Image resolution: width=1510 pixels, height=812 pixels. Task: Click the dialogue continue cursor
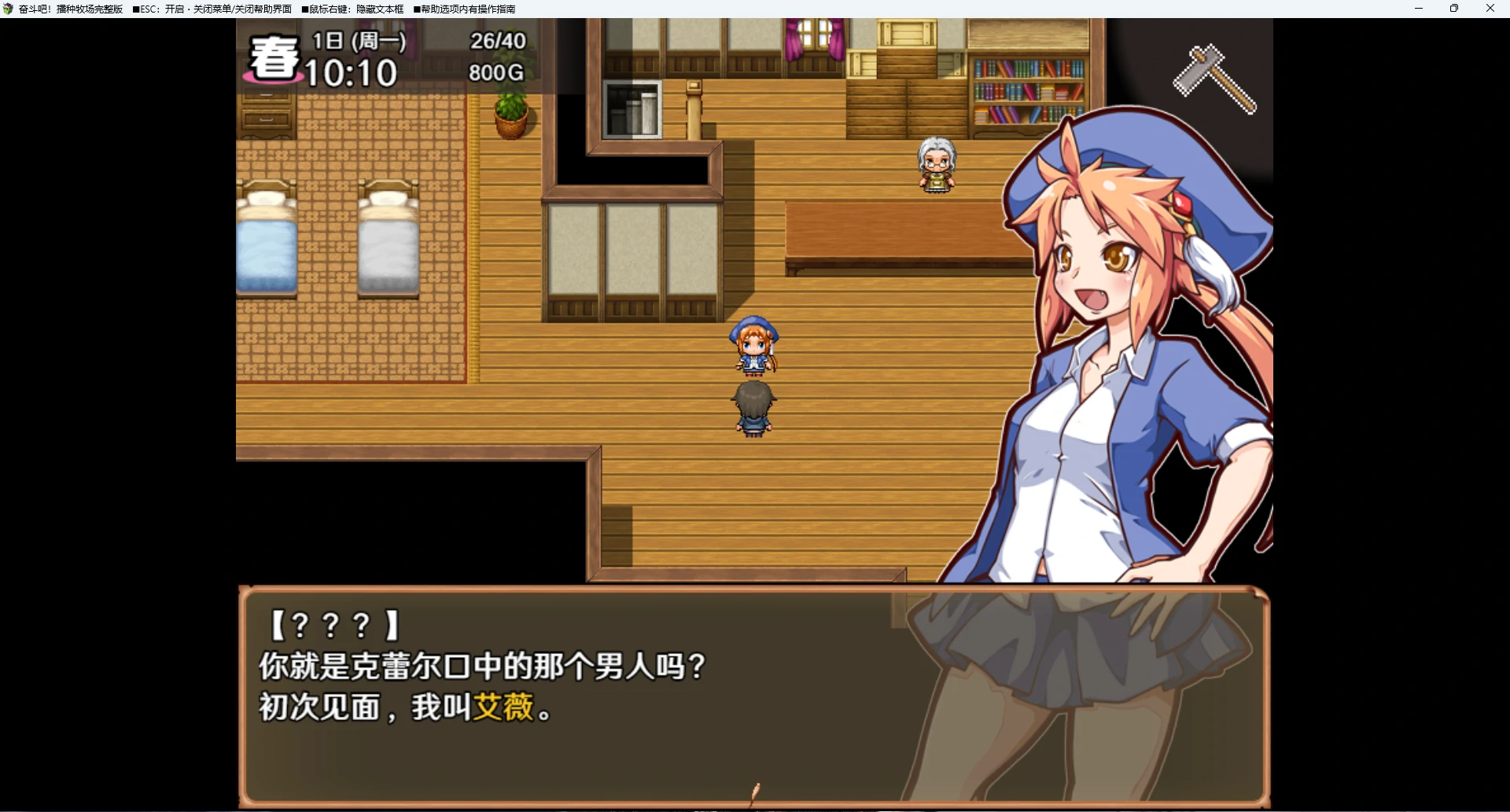[x=756, y=792]
